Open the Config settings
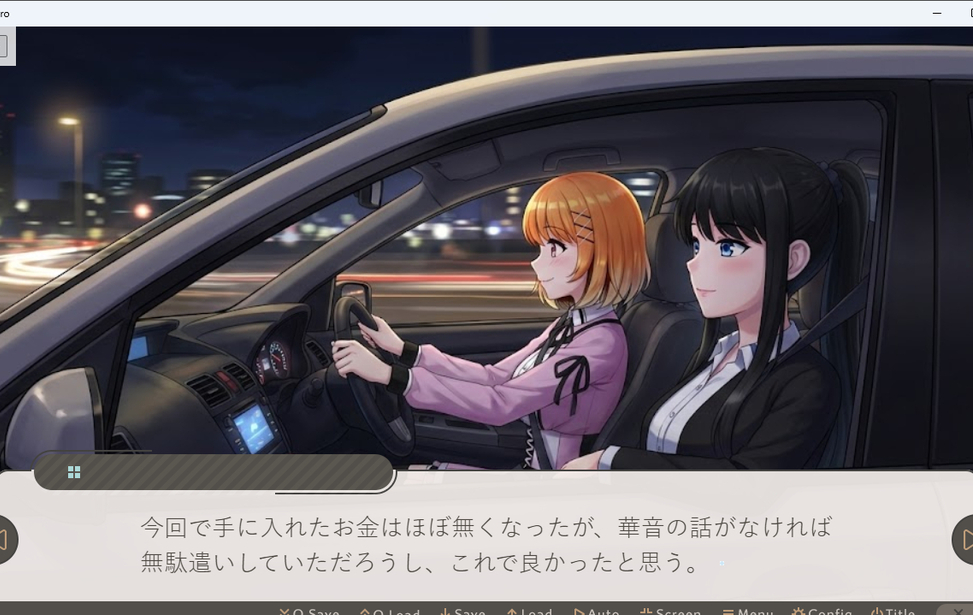Screen dimensions: 973x615 [x=822, y=610]
